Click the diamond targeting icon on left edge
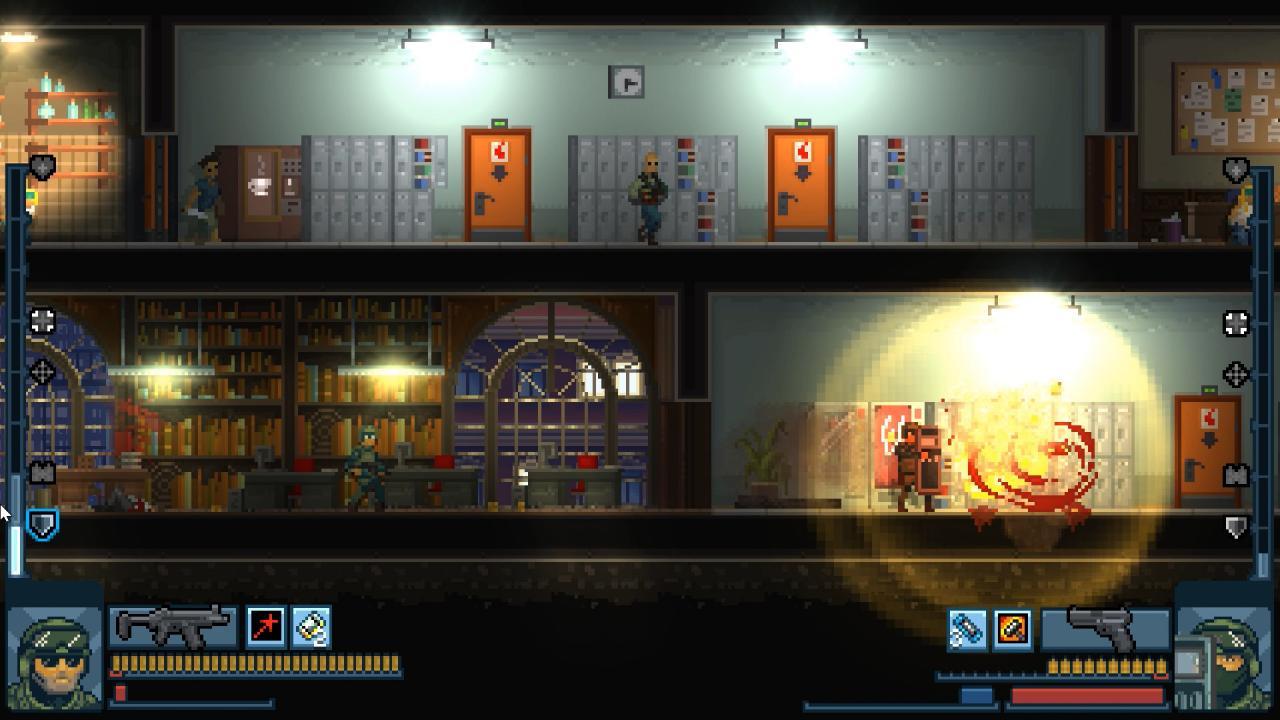This screenshot has height=720, width=1280. 42,374
